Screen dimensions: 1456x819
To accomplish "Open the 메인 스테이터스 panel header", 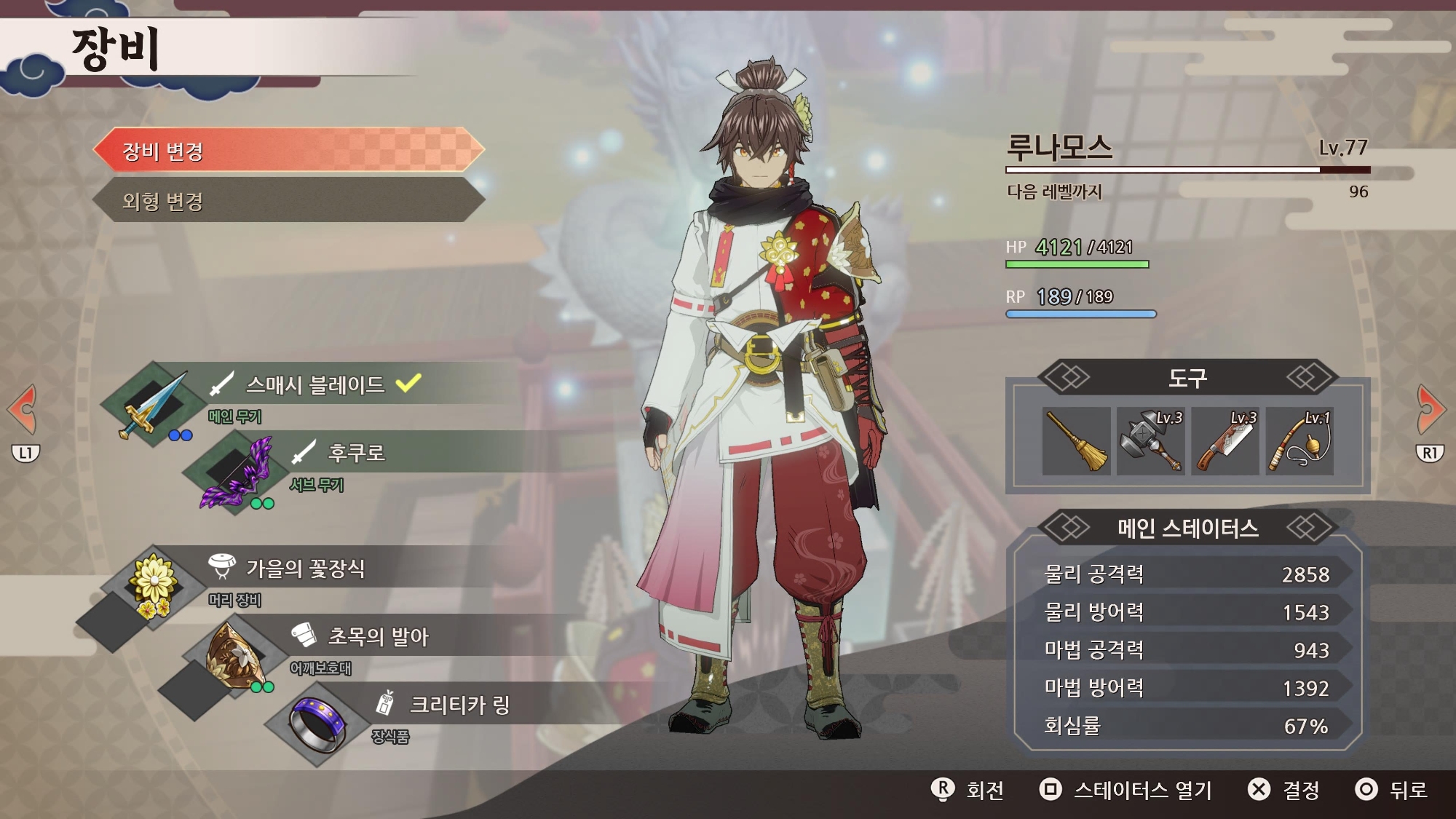I will pos(1187,528).
